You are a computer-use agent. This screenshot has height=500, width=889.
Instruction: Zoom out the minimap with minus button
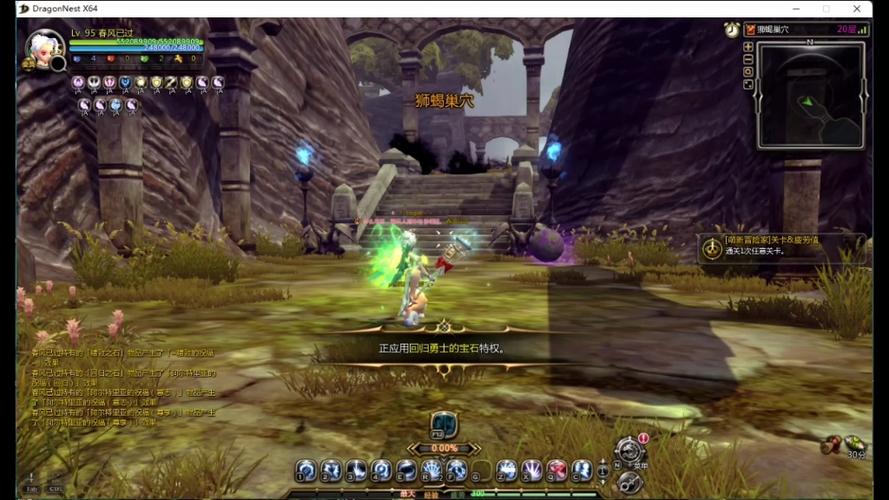[x=748, y=59]
